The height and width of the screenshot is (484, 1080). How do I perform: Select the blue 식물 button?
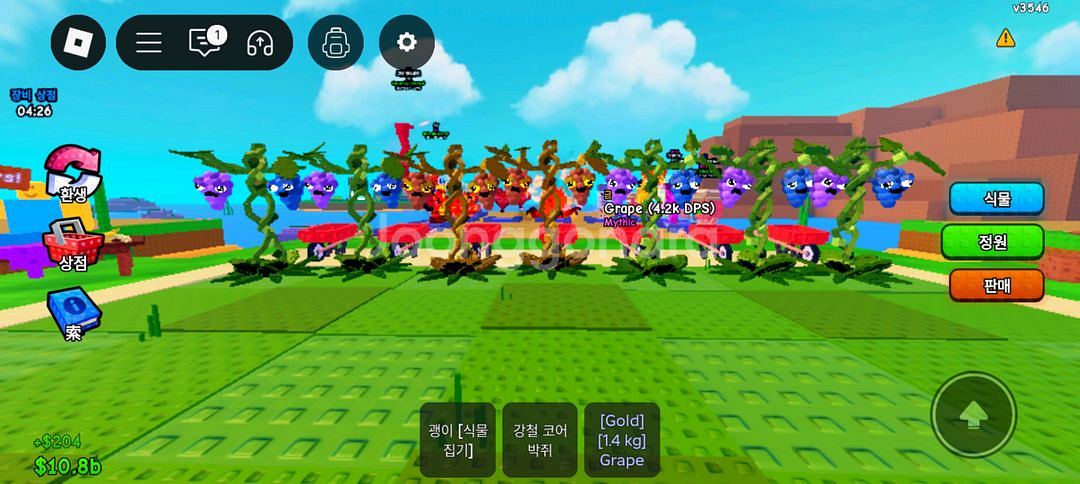click(x=996, y=198)
